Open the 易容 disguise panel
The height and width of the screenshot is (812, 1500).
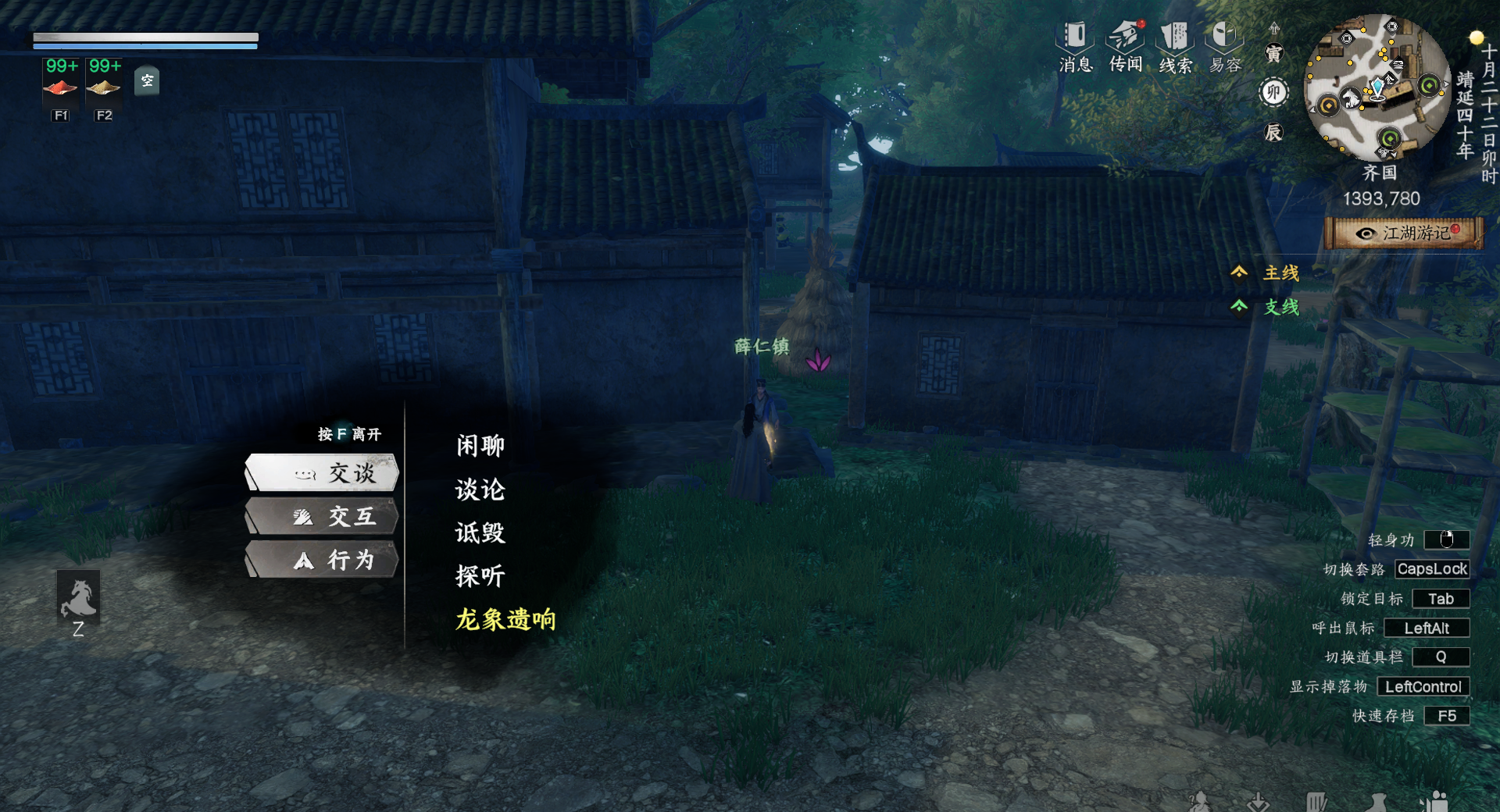coord(1225,45)
